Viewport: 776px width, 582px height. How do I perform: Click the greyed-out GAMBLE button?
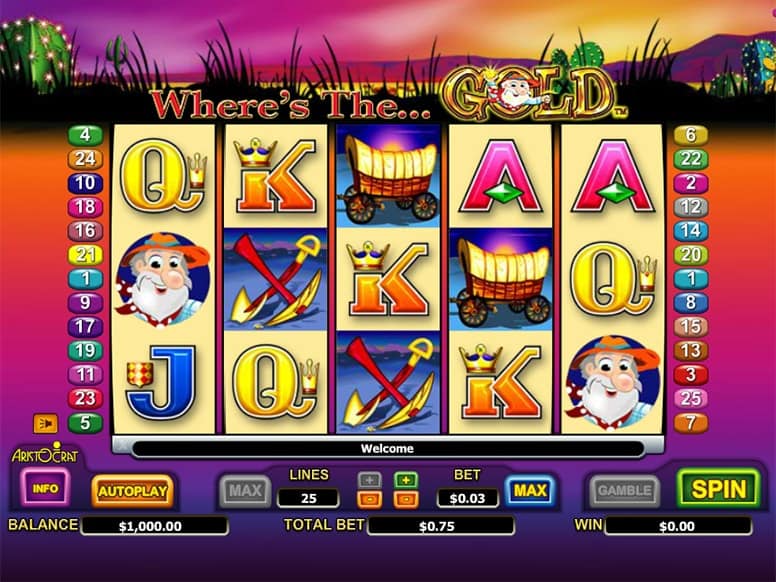click(x=624, y=490)
